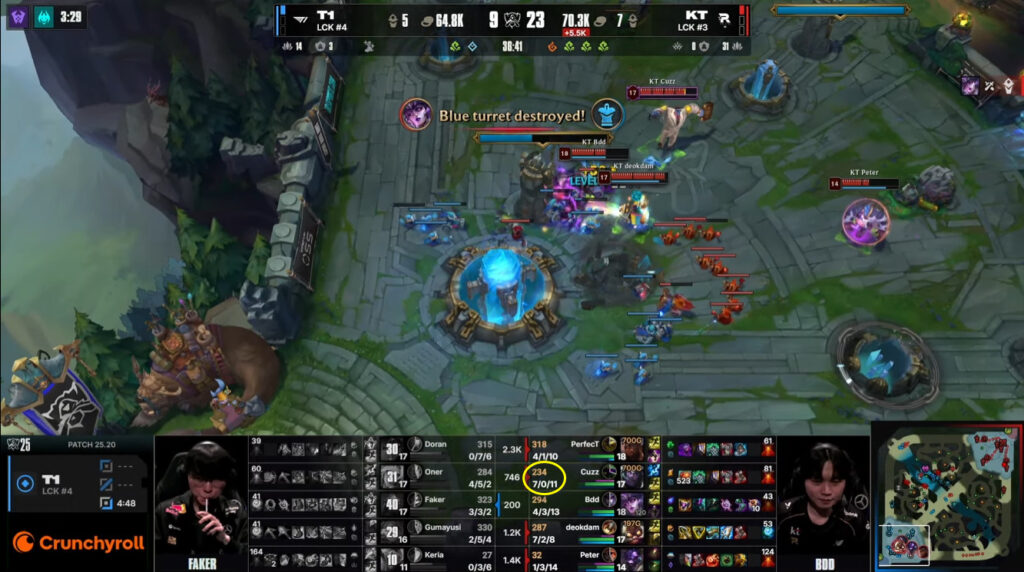Screen dimensions: 1024x572
Task: Click the Bdd player camera
Action: pyautogui.click(x=823, y=500)
